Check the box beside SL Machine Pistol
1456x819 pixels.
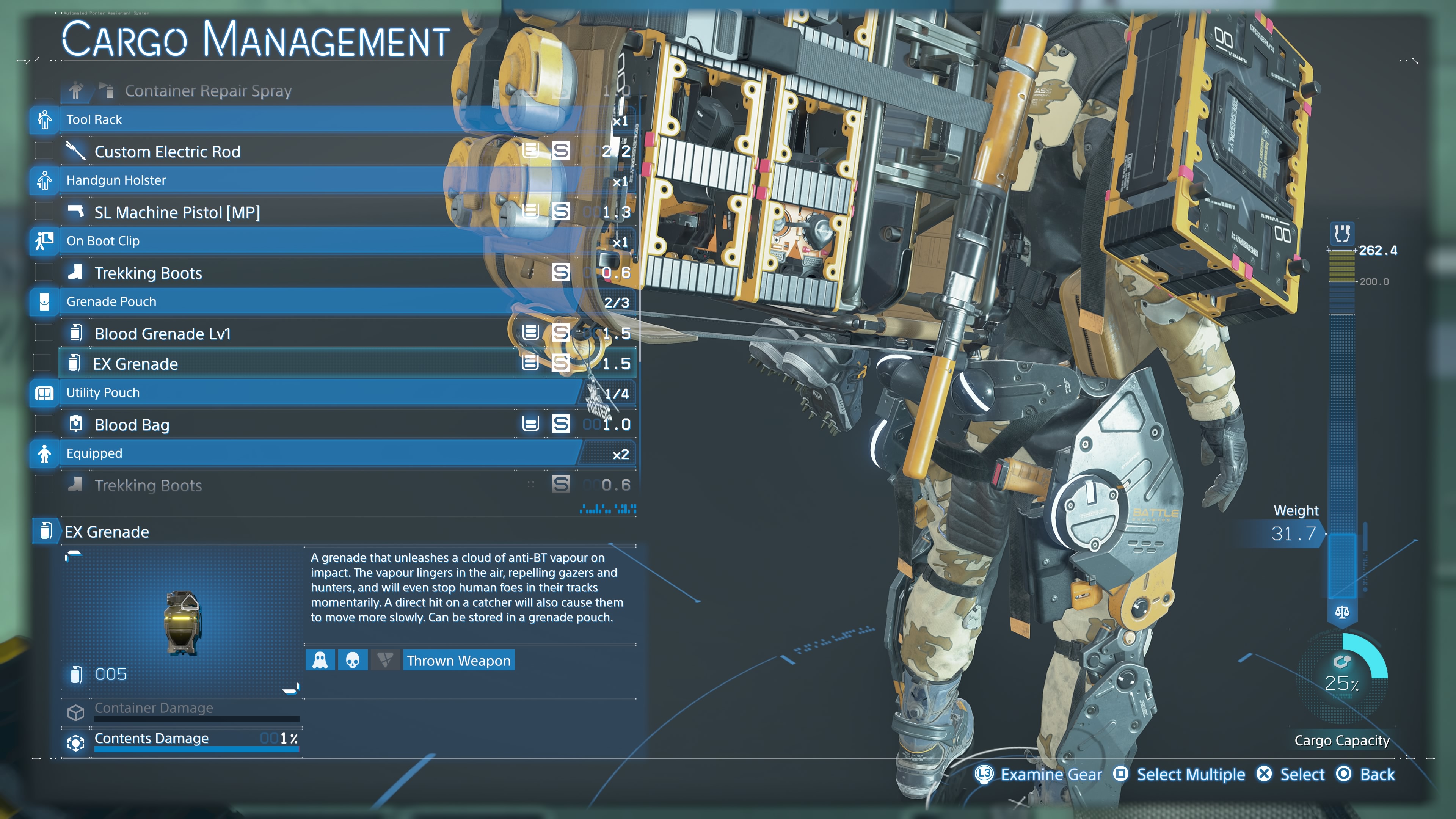[x=44, y=212]
